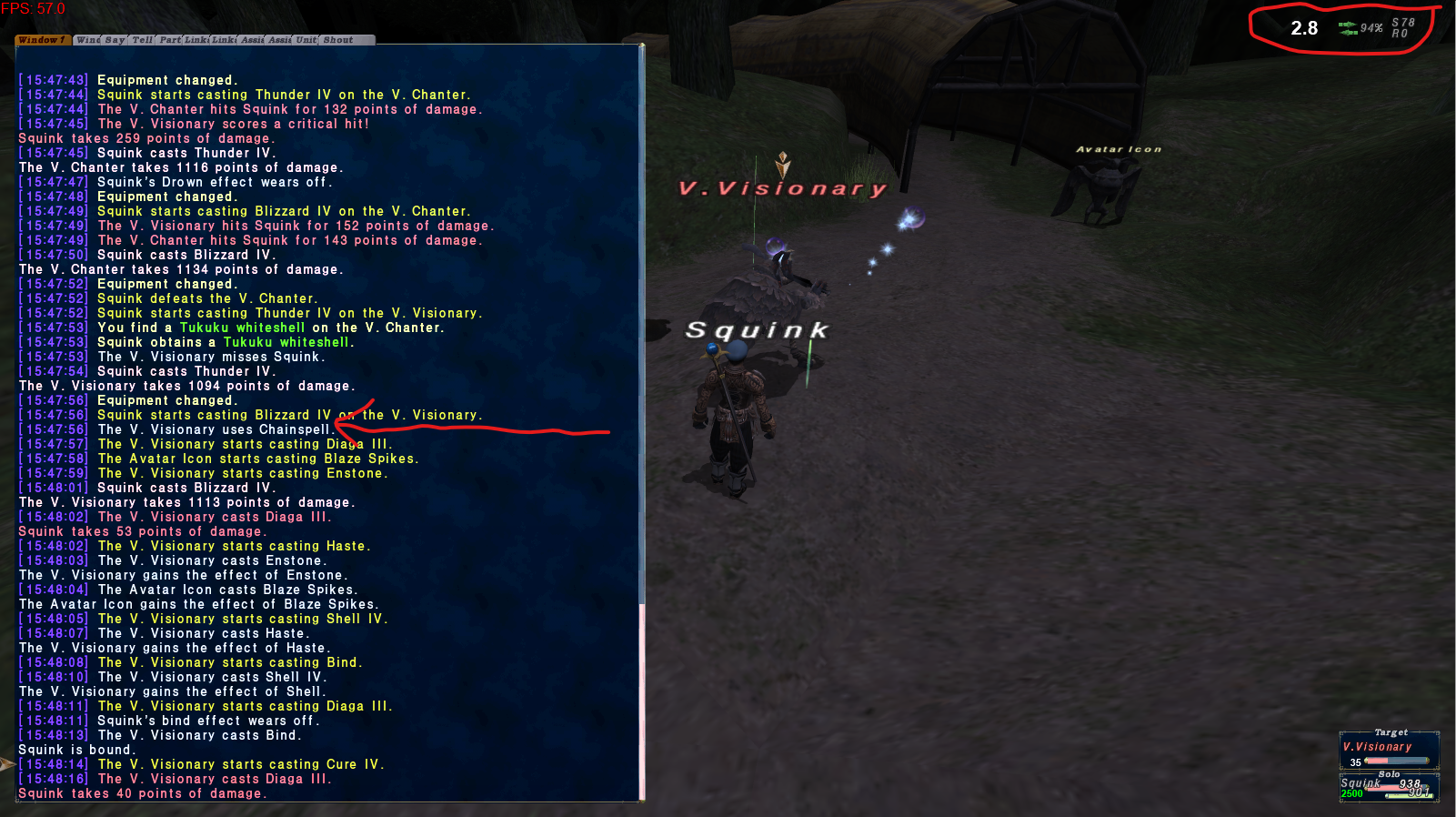
Task: Click the FPS 57.0 counter display
Action: [34, 7]
